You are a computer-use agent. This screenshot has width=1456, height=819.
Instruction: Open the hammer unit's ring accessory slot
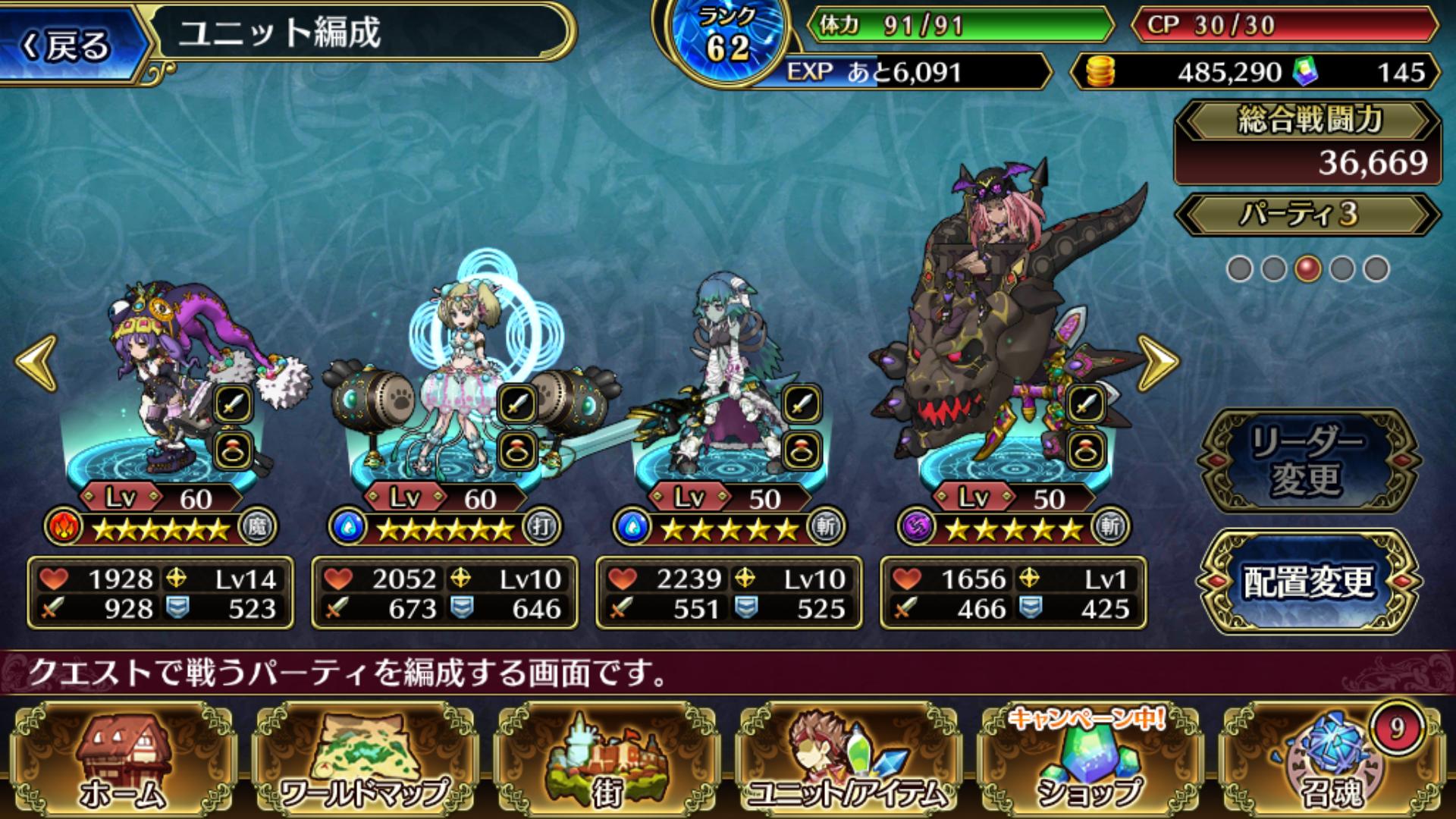518,451
